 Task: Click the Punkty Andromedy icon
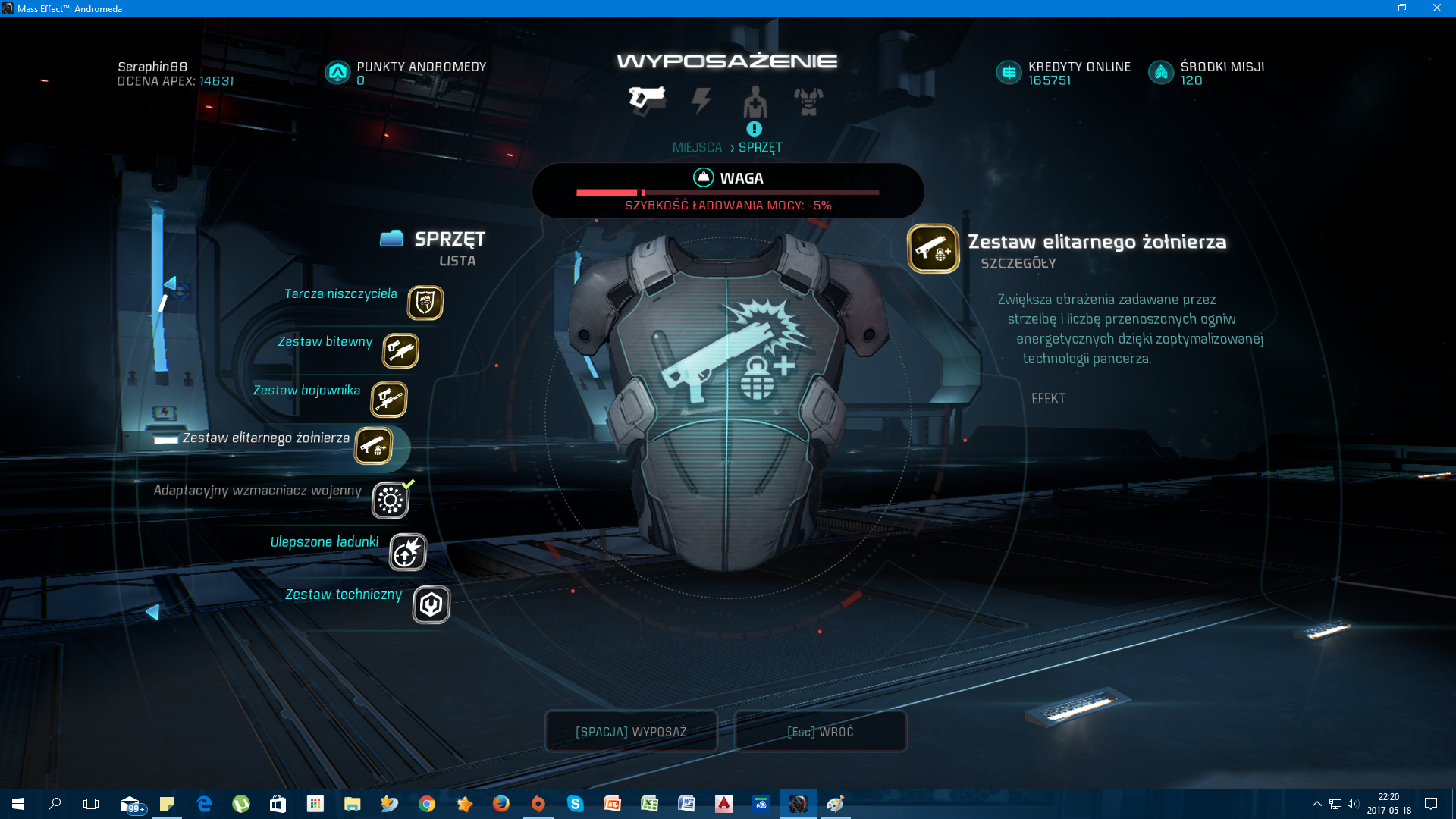click(x=337, y=73)
